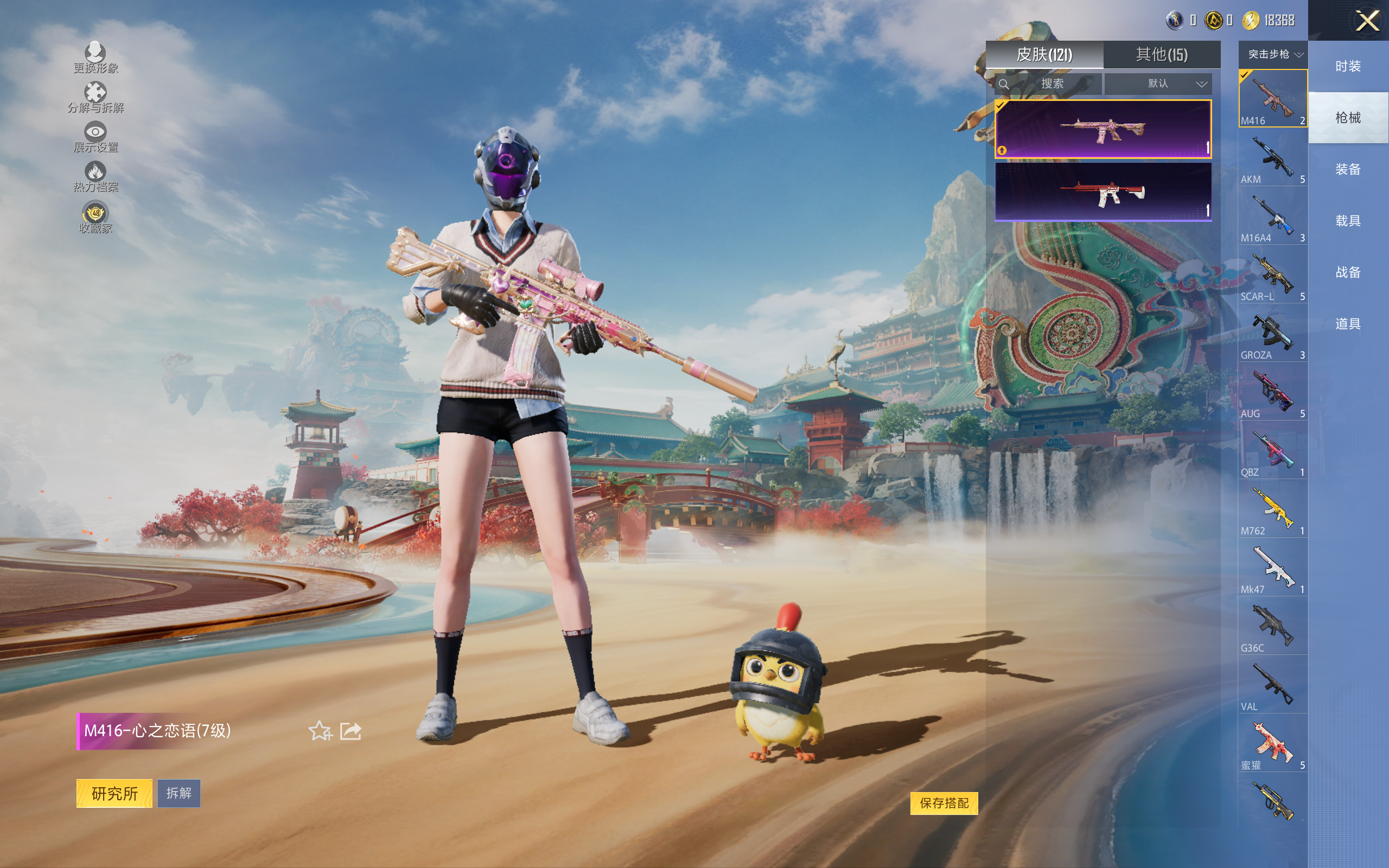
Task: Open the 突击步枪 weapon type dropdown
Action: tap(1272, 55)
